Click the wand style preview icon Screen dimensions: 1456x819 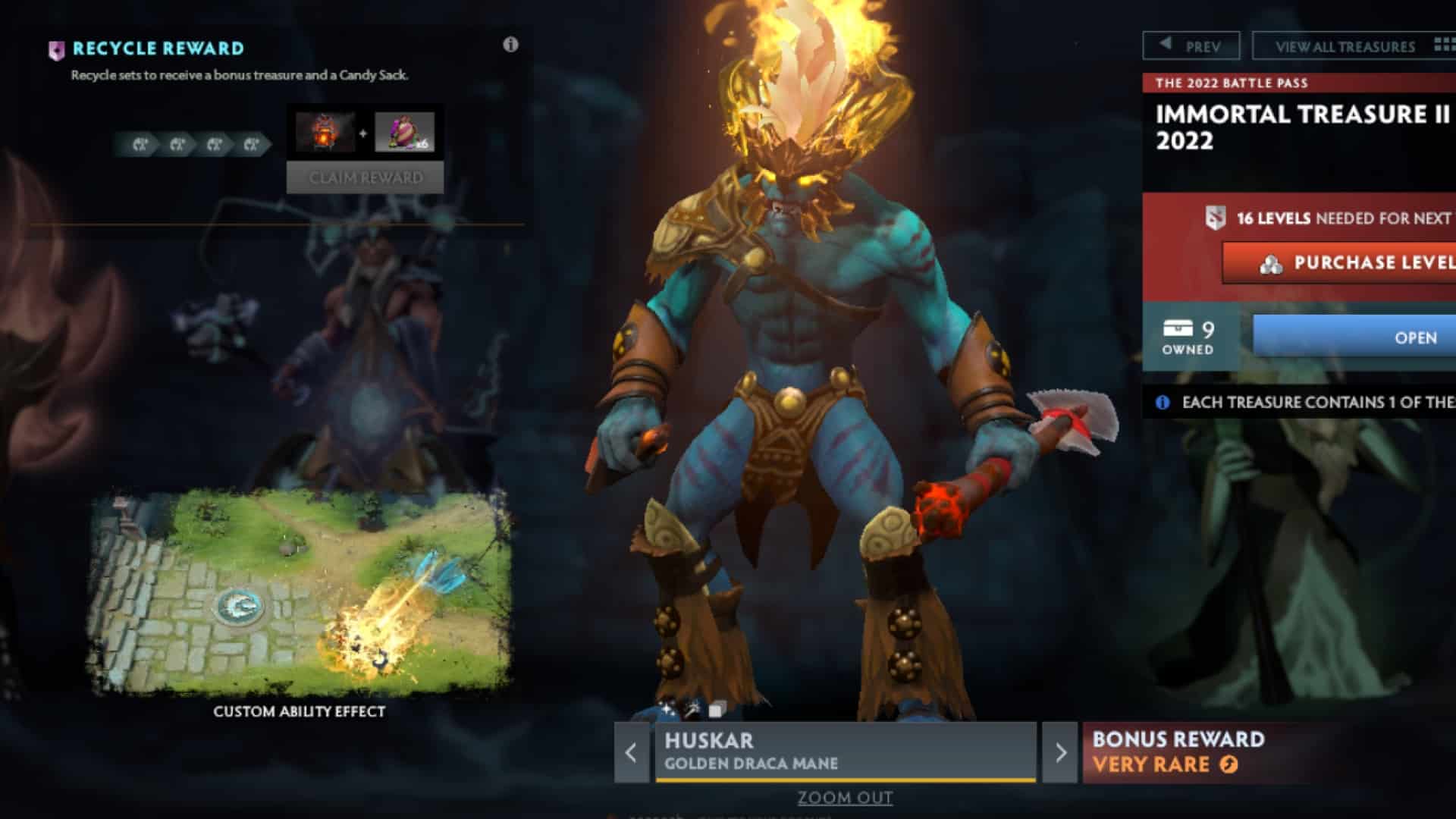(x=689, y=708)
